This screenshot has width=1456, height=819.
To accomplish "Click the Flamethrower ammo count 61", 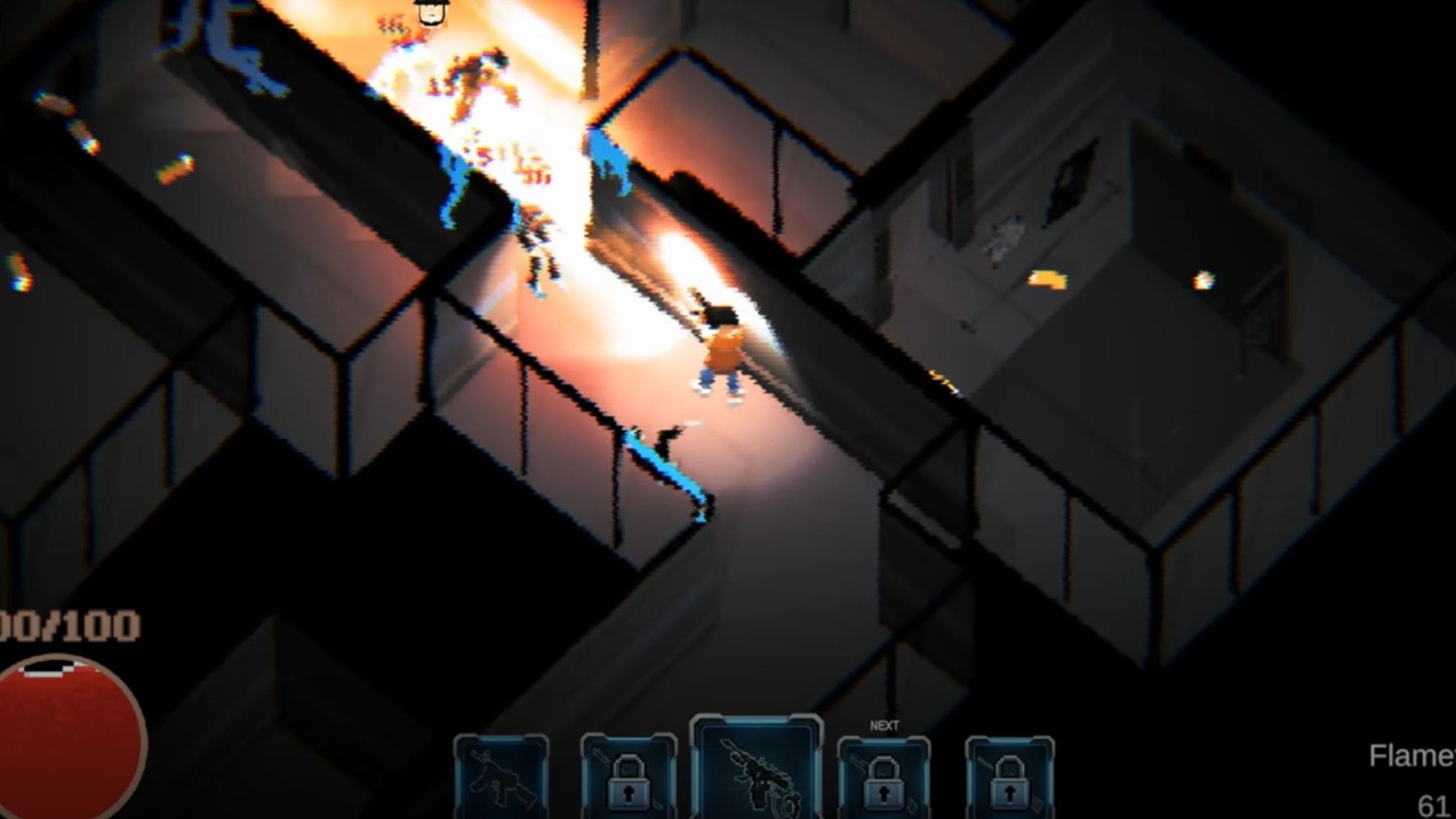I will pyautogui.click(x=1432, y=806).
